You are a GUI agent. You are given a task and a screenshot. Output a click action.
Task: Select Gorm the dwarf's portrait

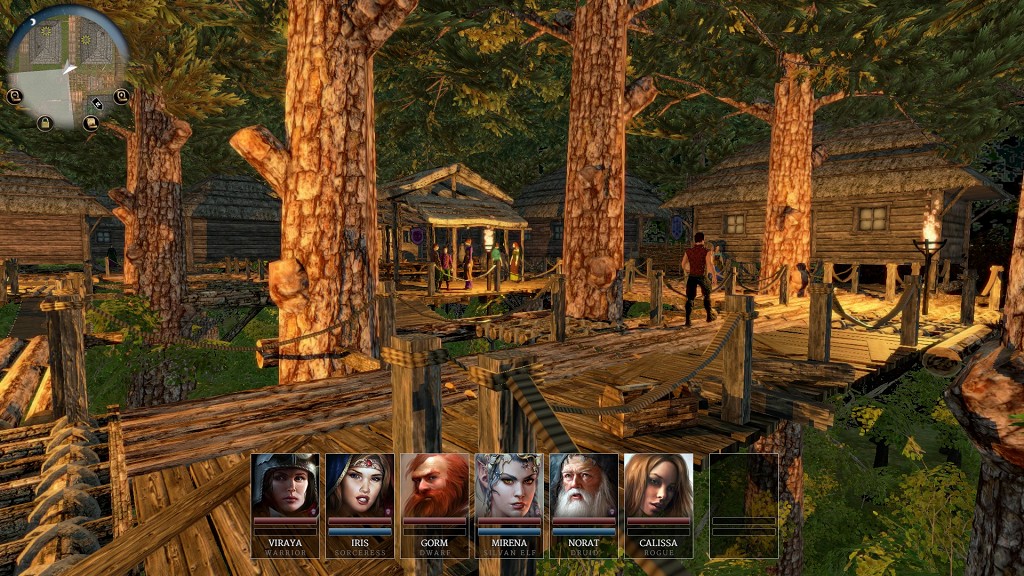point(434,485)
